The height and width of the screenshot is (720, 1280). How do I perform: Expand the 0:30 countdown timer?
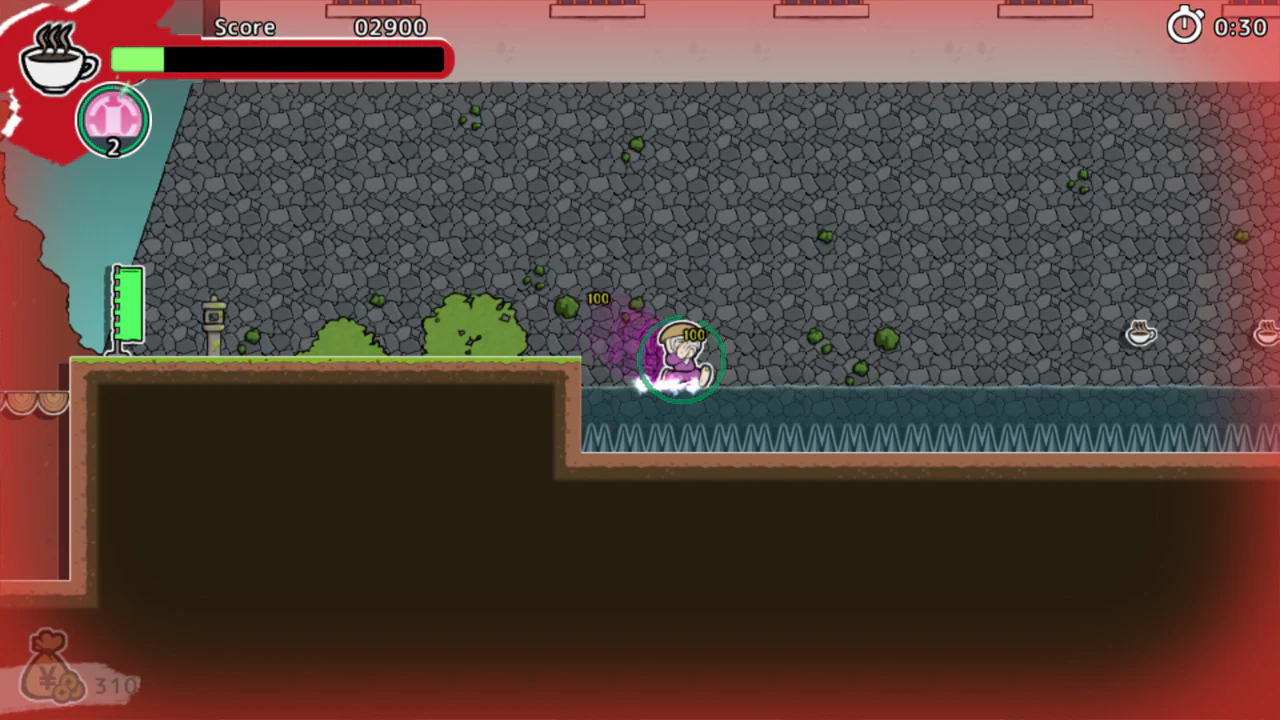click(1240, 28)
